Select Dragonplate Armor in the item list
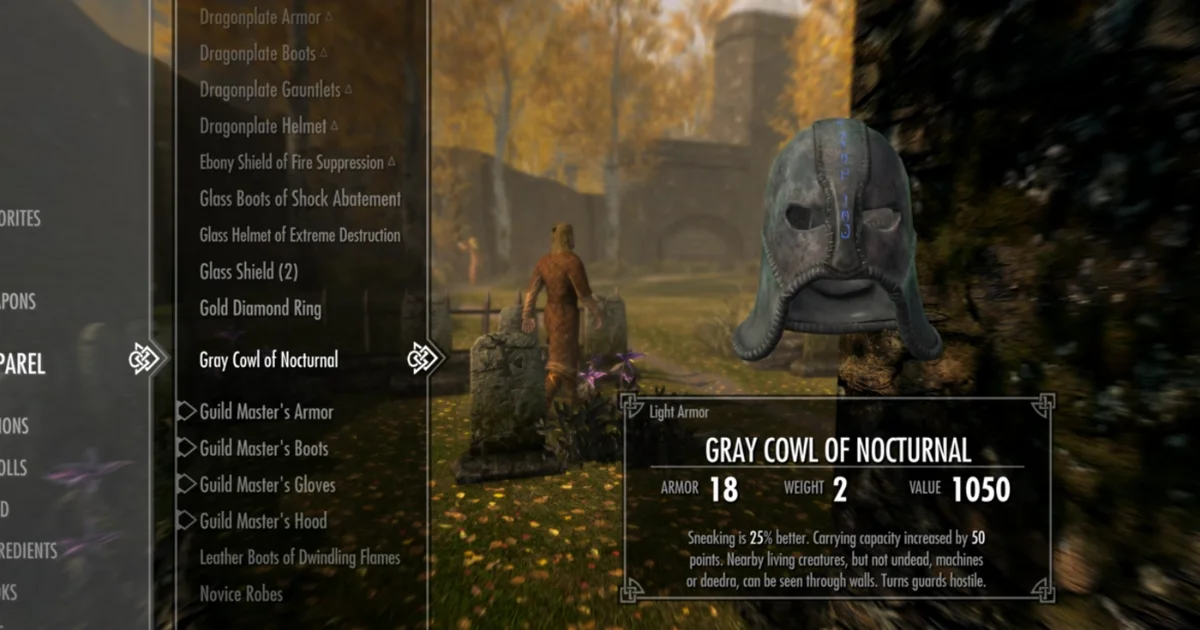Image resolution: width=1200 pixels, height=630 pixels. pos(259,17)
